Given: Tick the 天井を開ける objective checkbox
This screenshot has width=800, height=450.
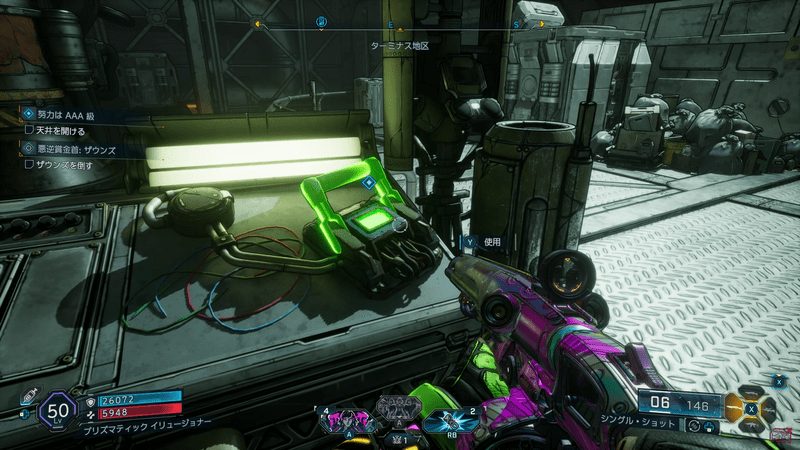Looking at the screenshot, I should coord(30,130).
